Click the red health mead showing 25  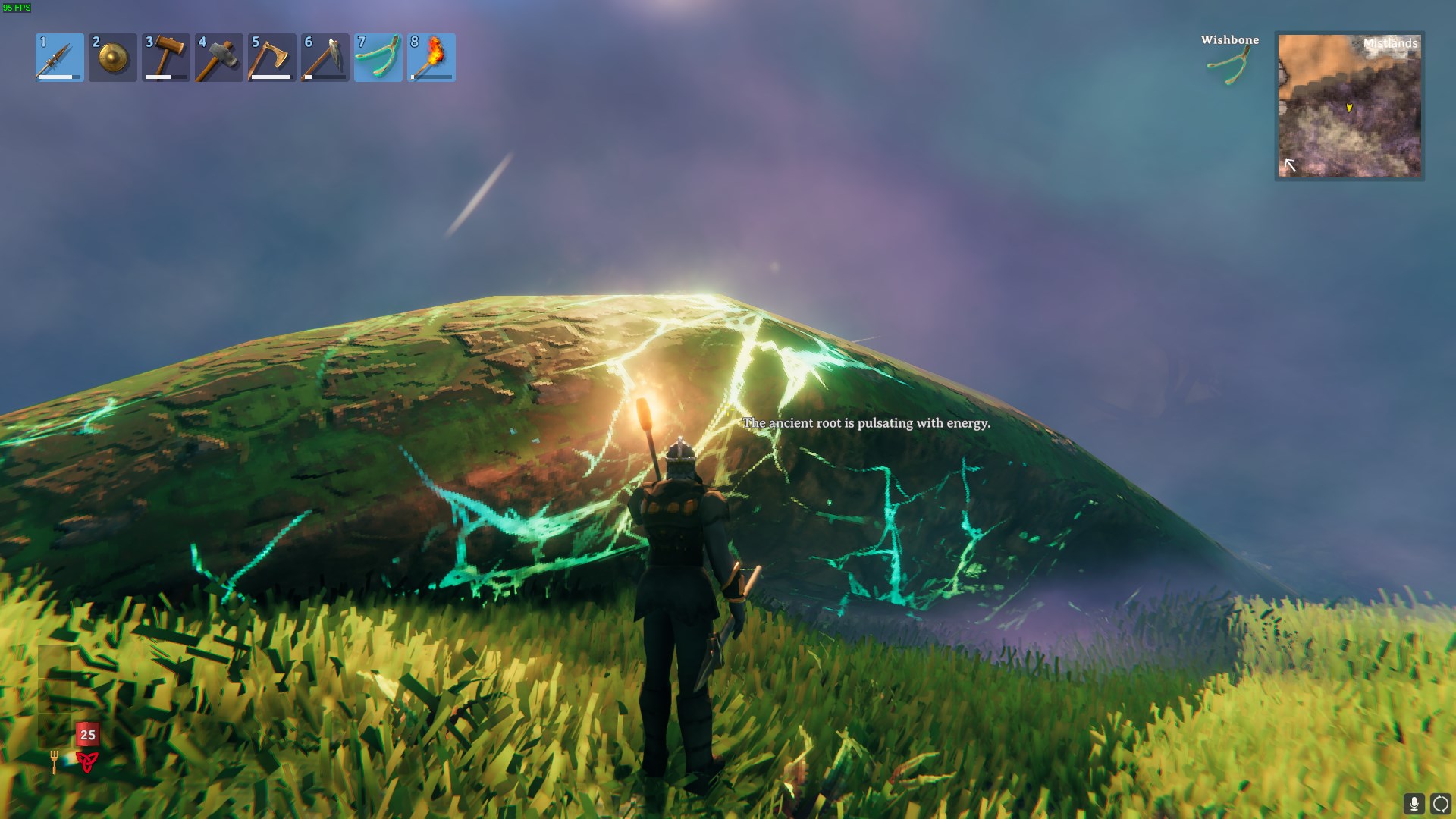click(x=86, y=734)
